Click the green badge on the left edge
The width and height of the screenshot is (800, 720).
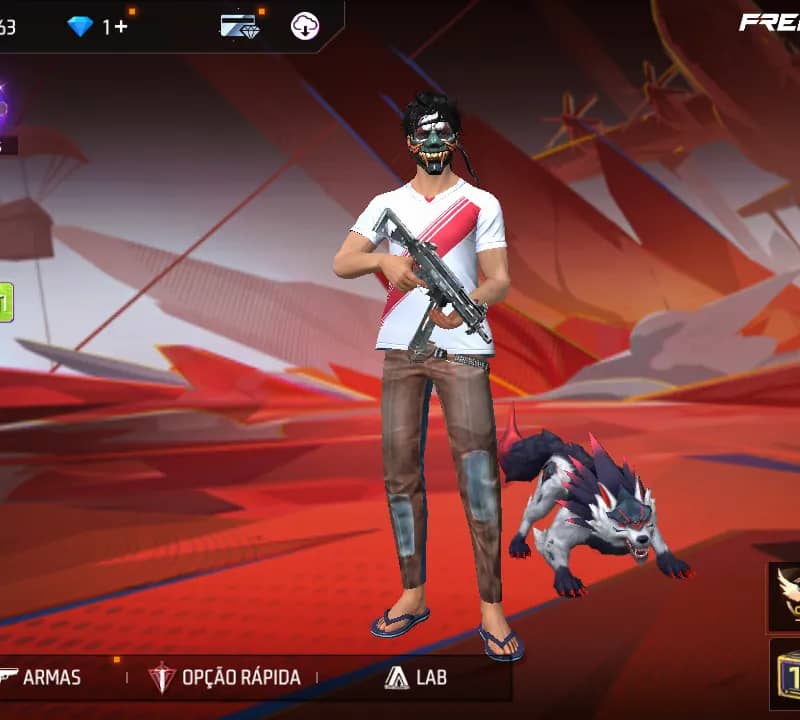pos(6,302)
